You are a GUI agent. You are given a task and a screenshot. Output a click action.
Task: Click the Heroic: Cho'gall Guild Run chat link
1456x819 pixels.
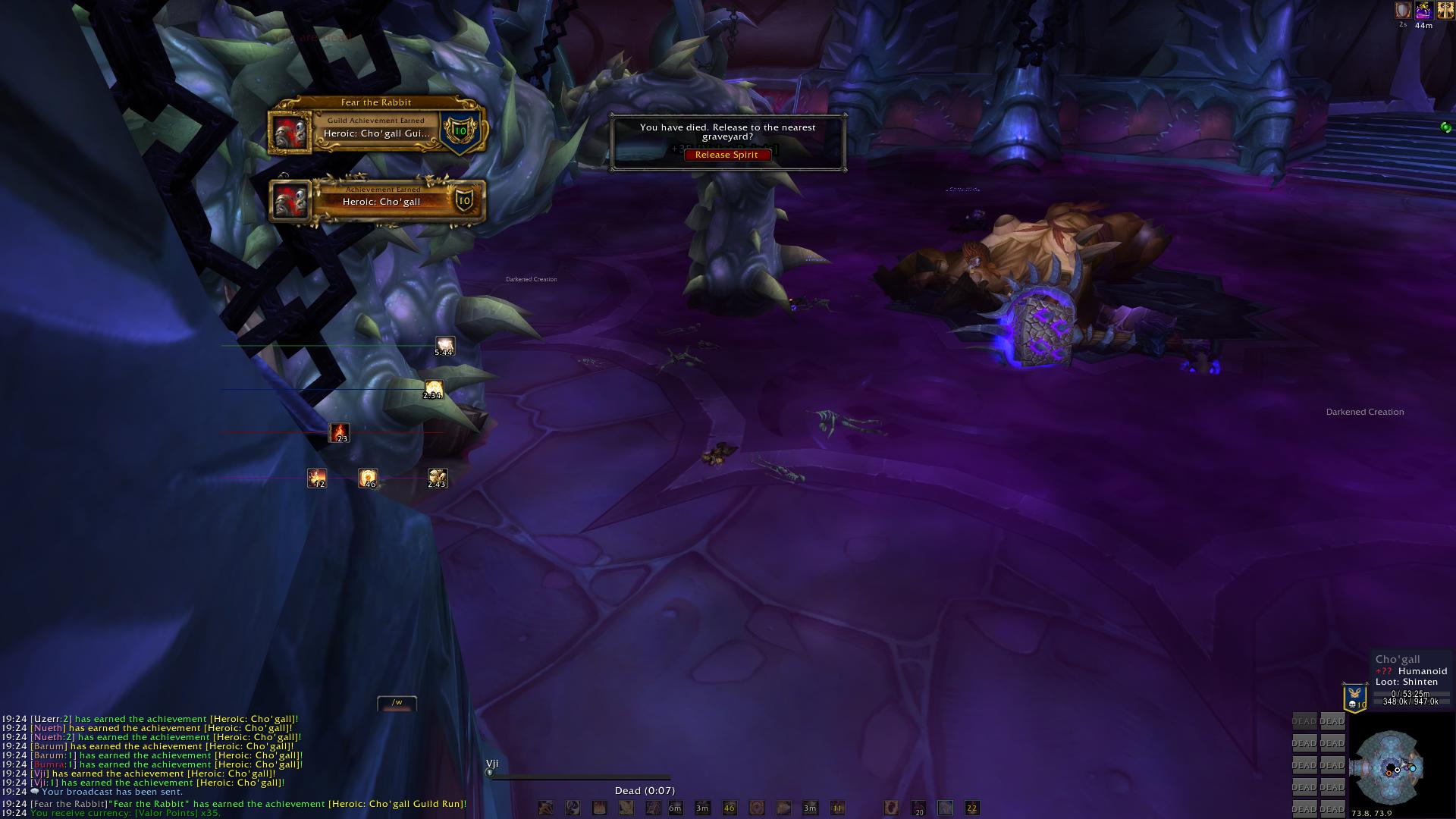(397, 804)
